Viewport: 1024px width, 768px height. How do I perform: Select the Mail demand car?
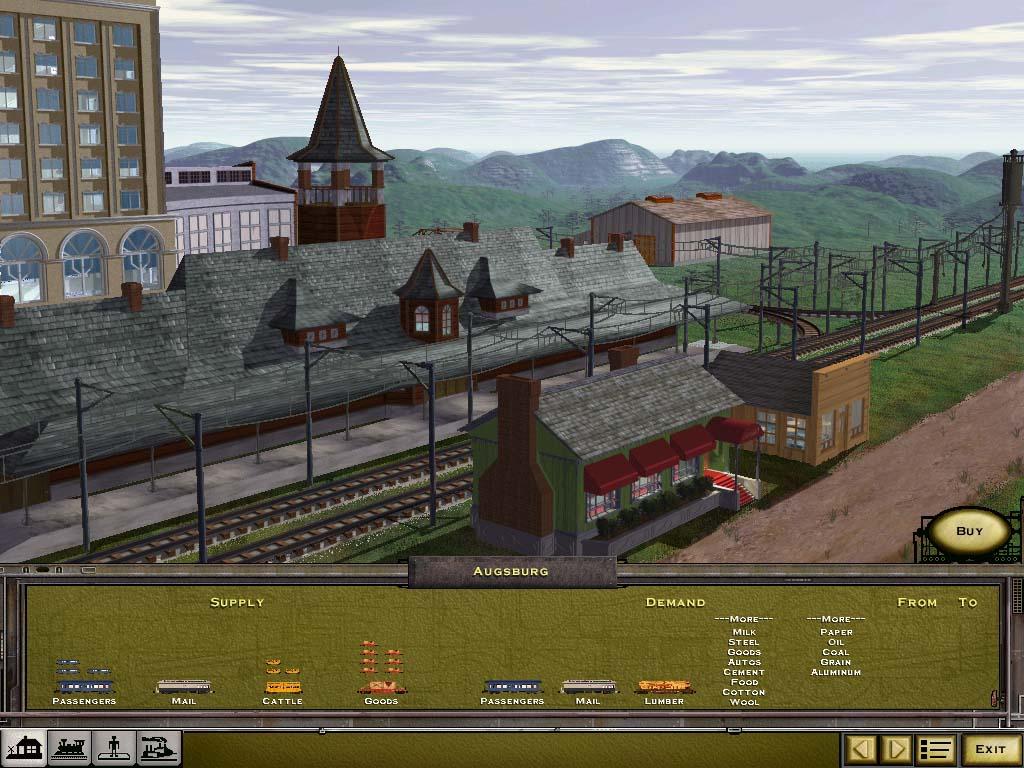coord(588,687)
